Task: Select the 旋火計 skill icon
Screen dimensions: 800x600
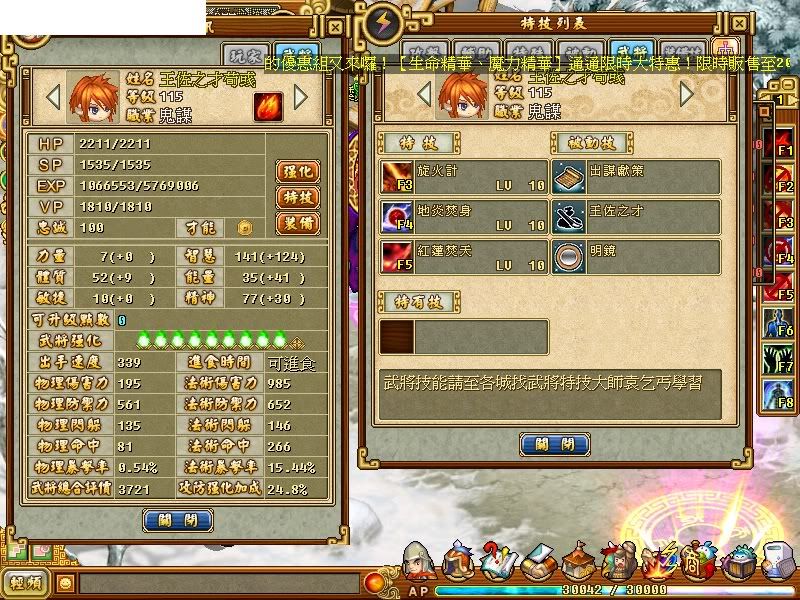Action: pos(396,177)
